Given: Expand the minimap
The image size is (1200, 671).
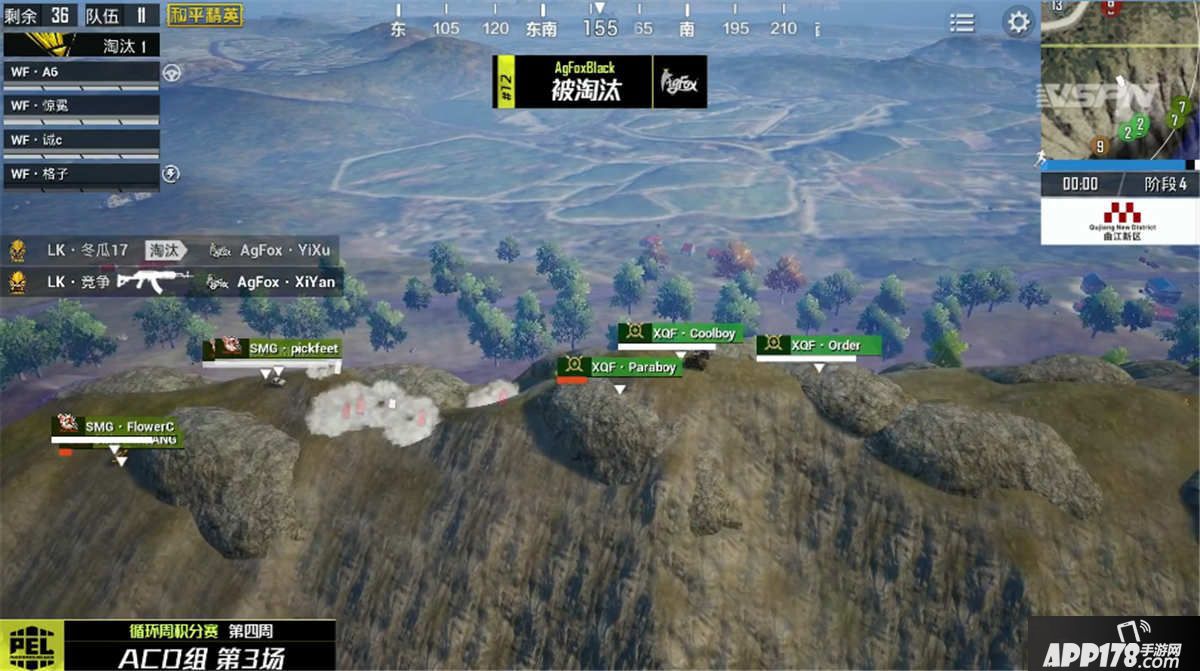Looking at the screenshot, I should tap(1119, 80).
